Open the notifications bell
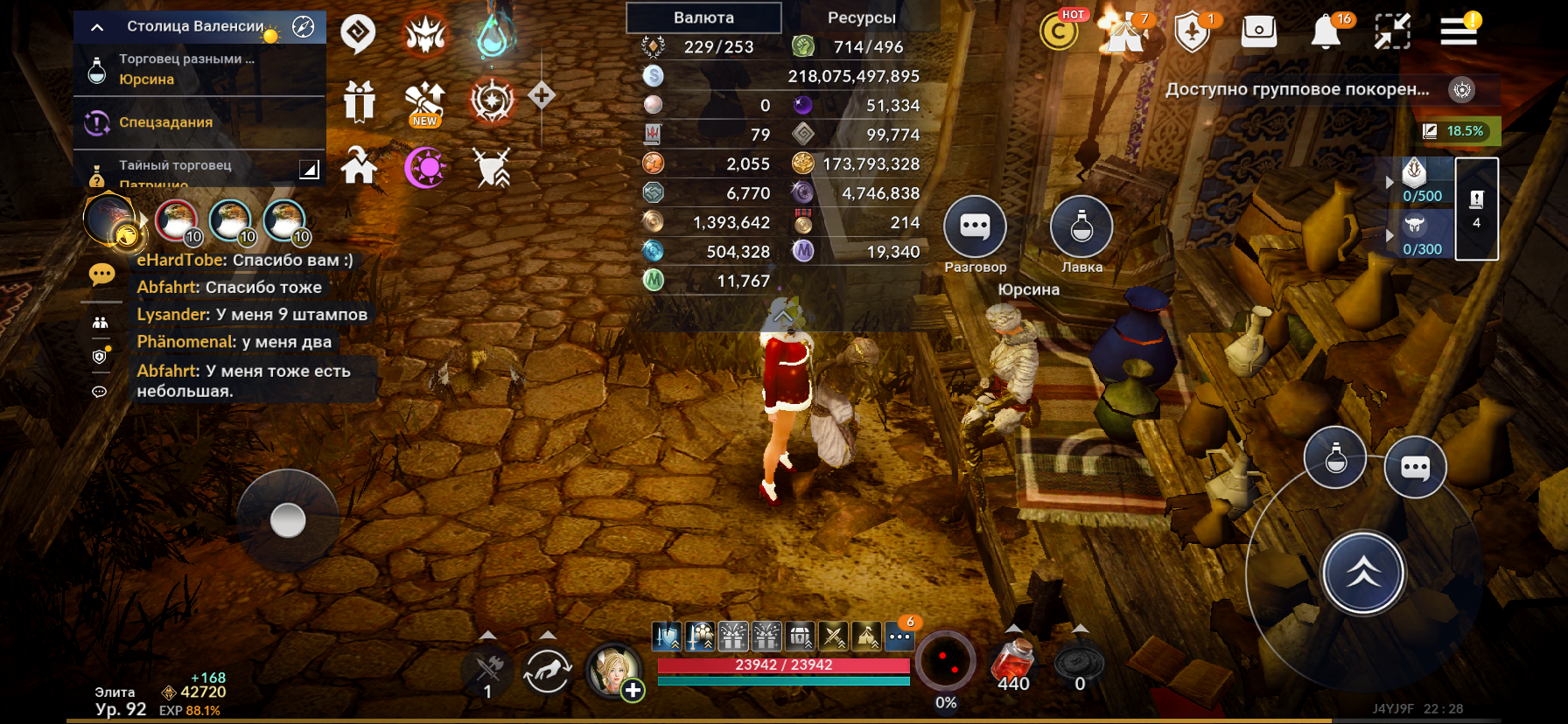Image resolution: width=1568 pixels, height=724 pixels. (x=1326, y=32)
